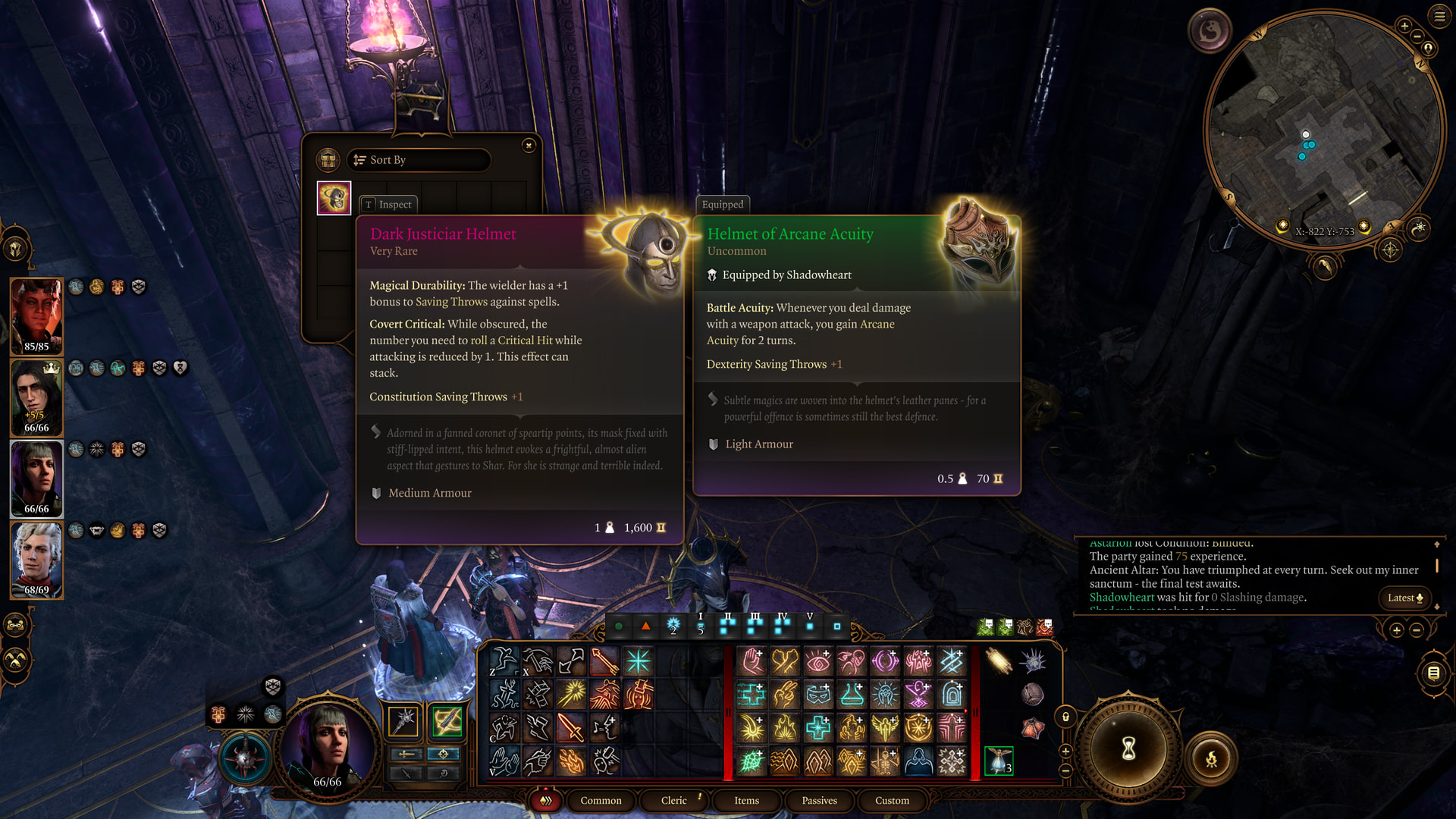Open the Sort By dropdown
Image resolution: width=1456 pixels, height=819 pixels.
coord(419,160)
